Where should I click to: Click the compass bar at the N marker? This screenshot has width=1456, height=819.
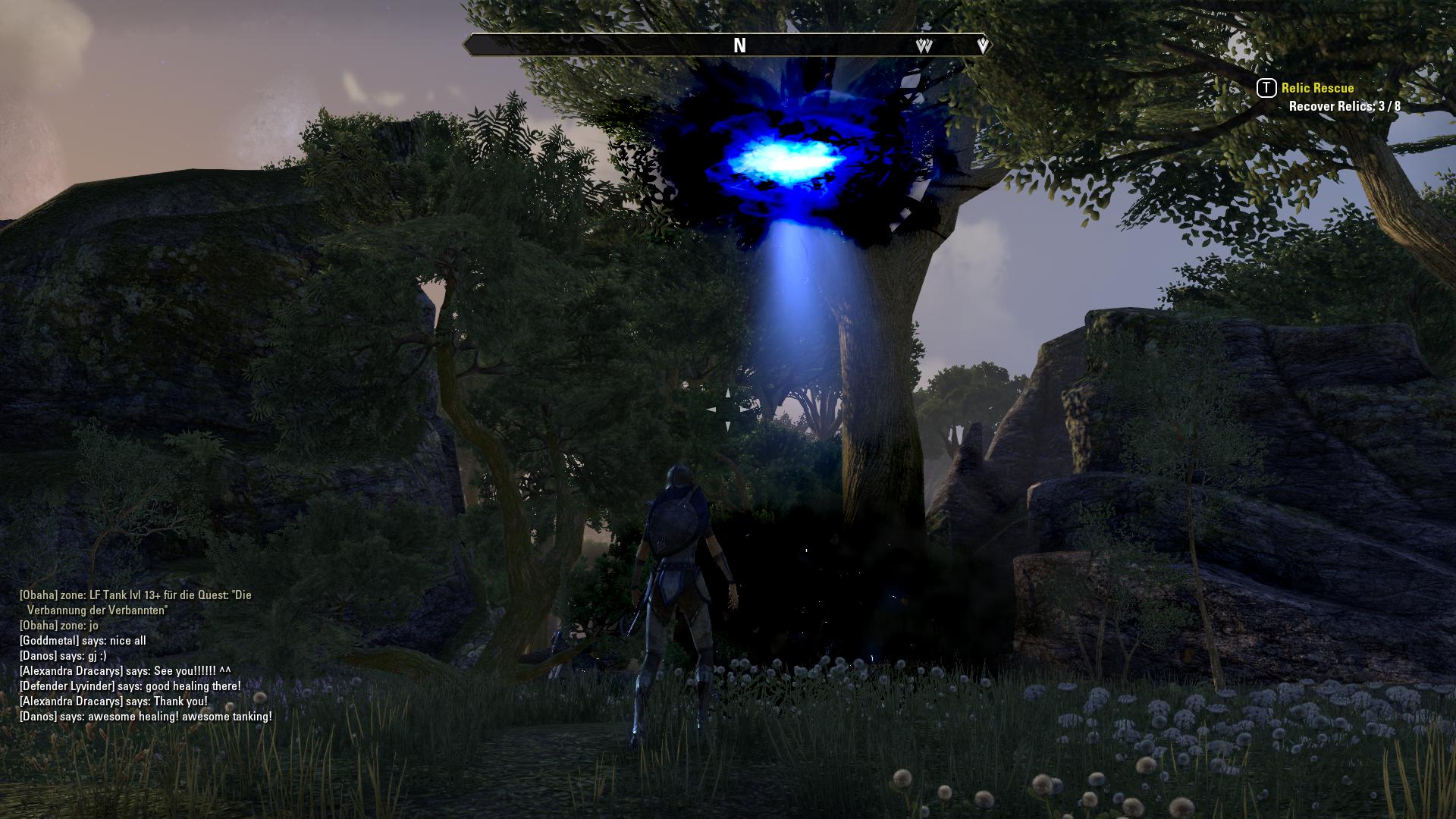[739, 45]
